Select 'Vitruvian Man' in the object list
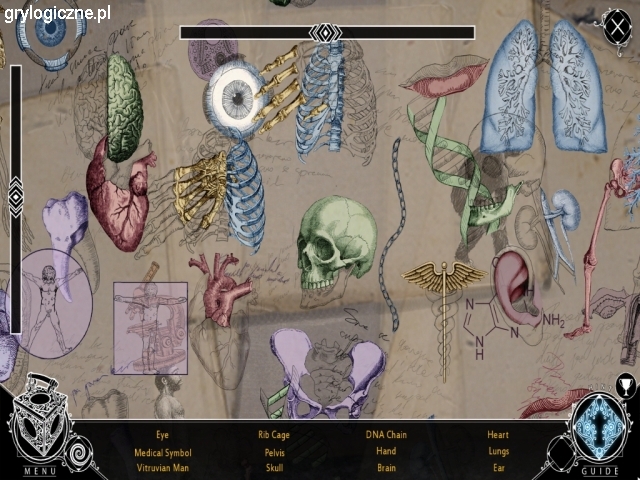The width and height of the screenshot is (640, 480). (162, 468)
